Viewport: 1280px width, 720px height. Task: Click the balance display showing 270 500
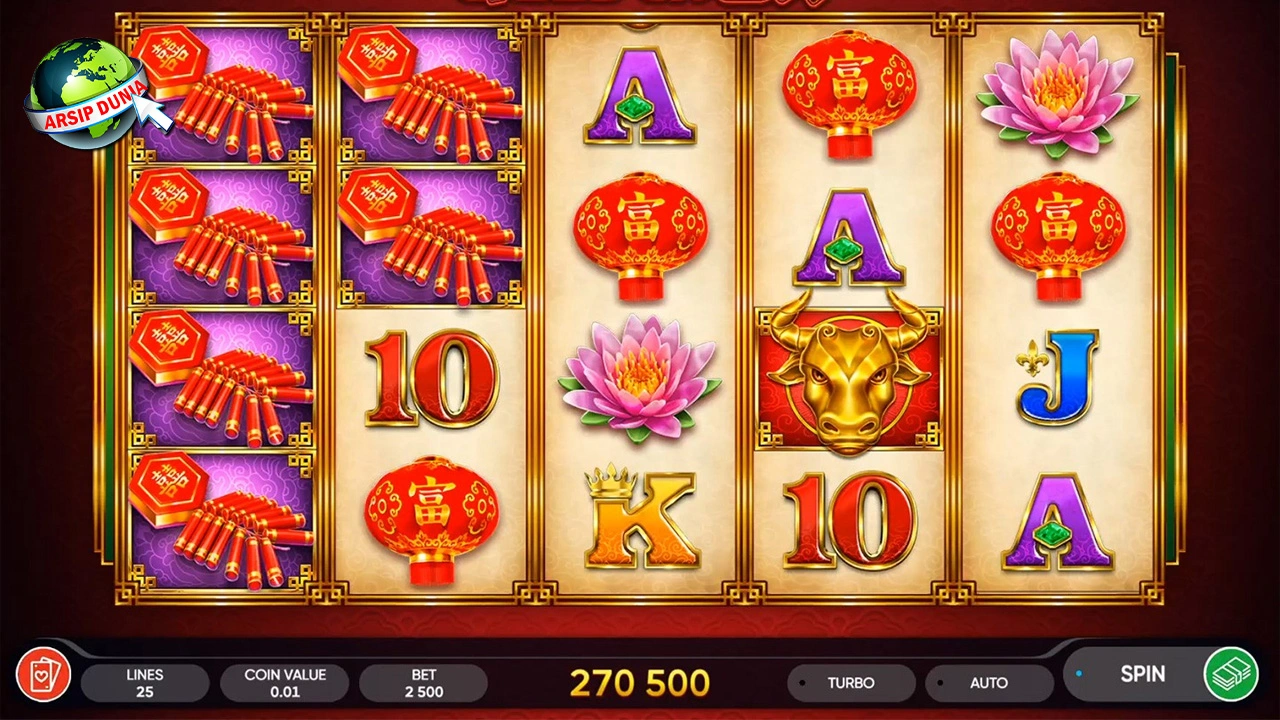coord(639,683)
